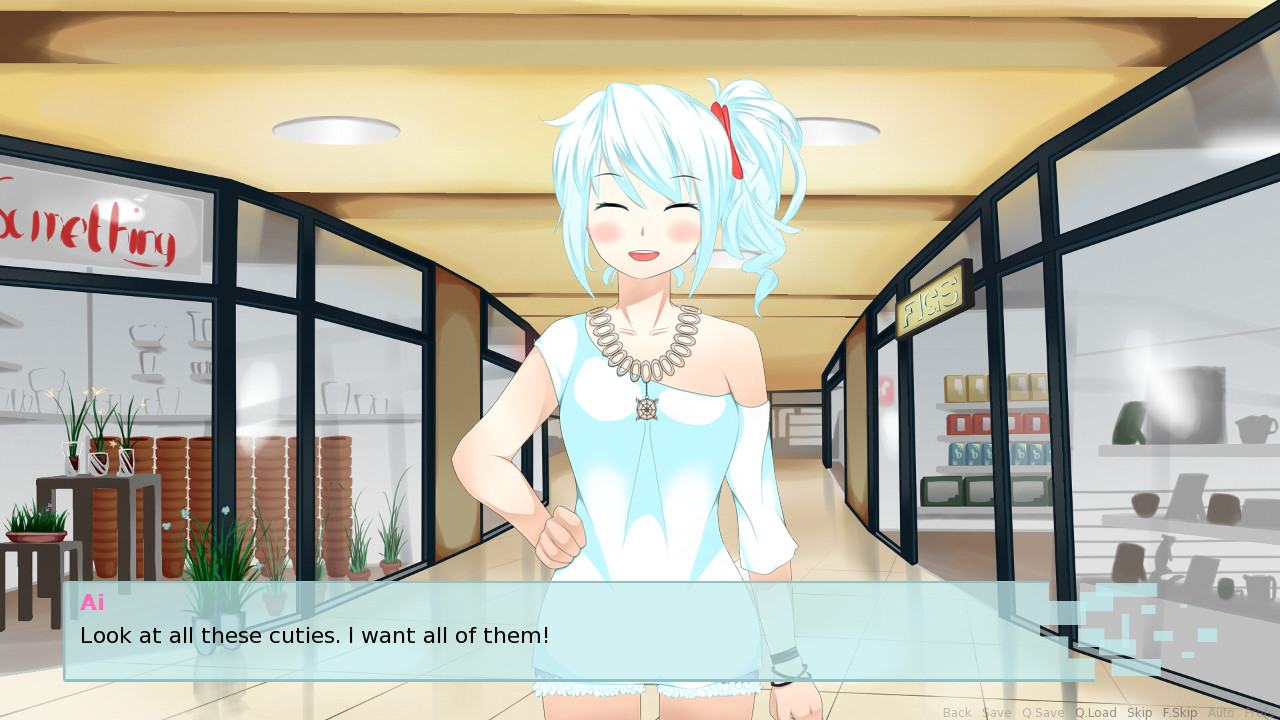Choose F.Skip to fast skip
The height and width of the screenshot is (720, 1280).
[1180, 712]
